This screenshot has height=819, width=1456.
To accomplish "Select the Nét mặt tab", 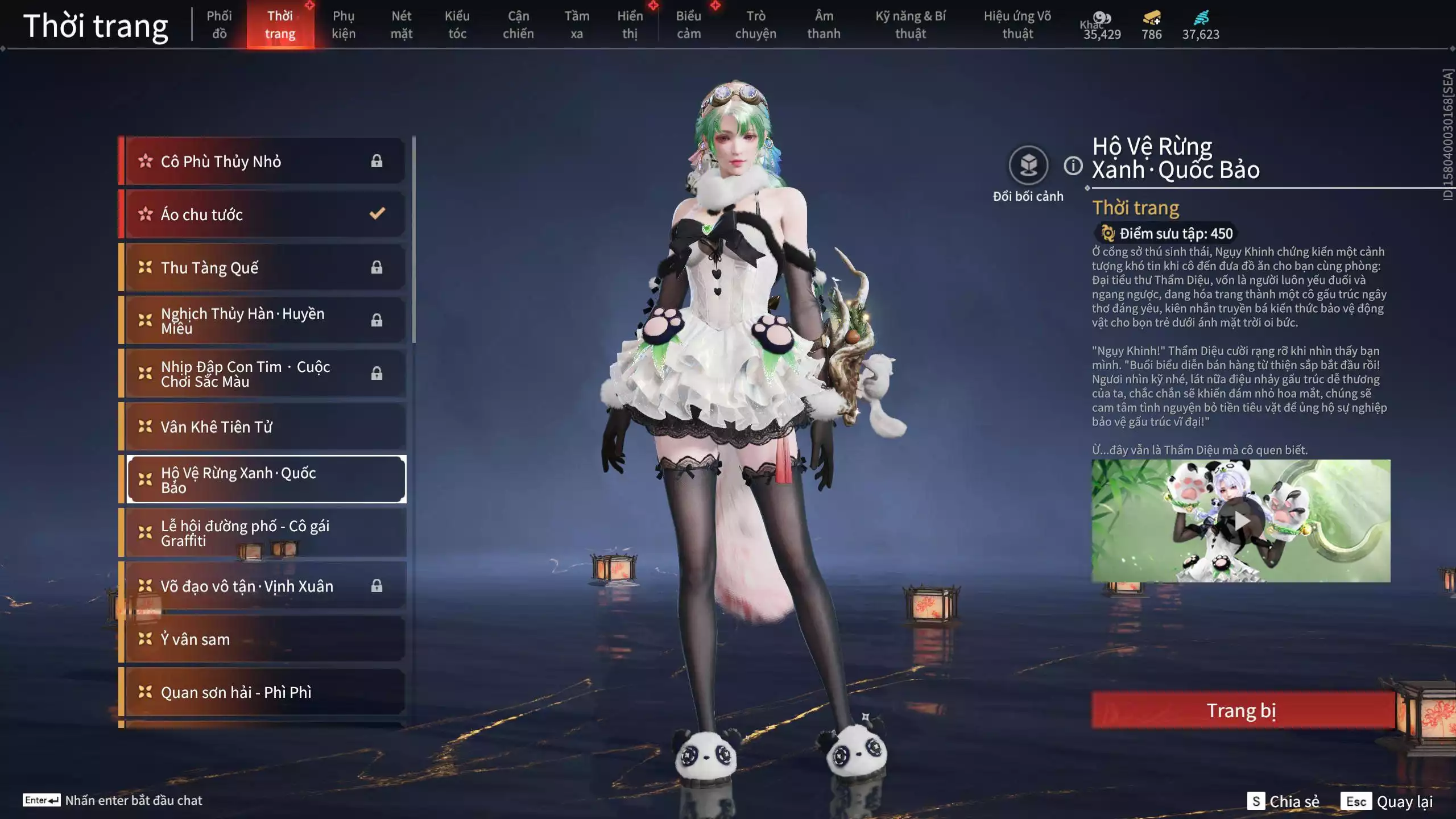I will [401, 25].
